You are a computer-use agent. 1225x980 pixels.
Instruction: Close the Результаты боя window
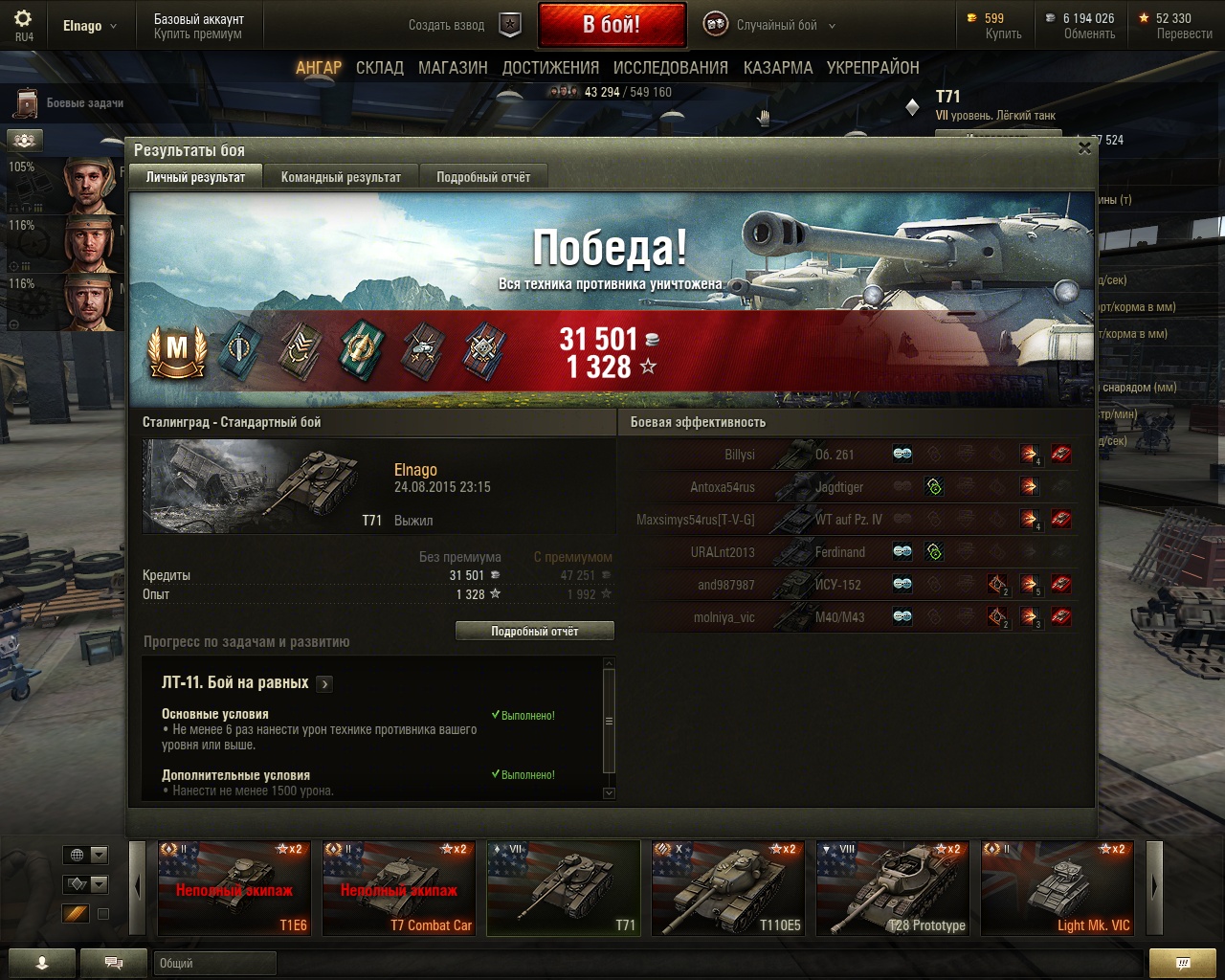tap(1084, 148)
